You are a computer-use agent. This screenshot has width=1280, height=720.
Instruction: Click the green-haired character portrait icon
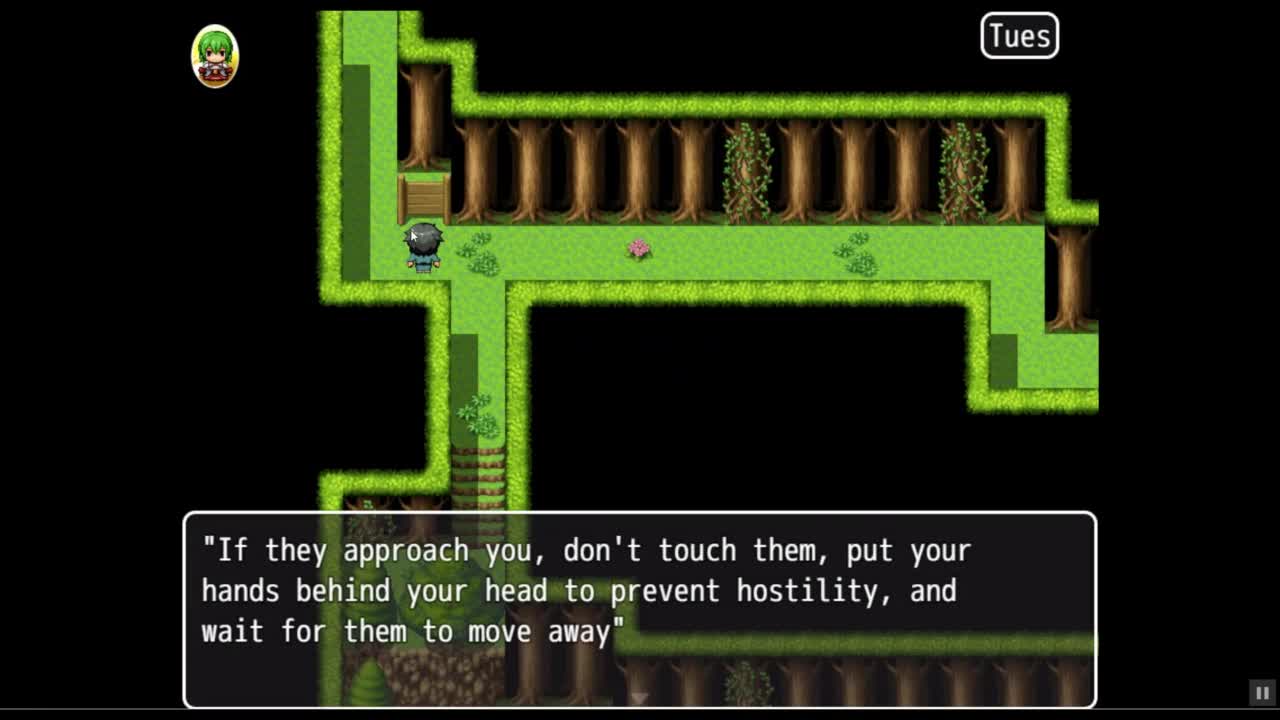[215, 56]
